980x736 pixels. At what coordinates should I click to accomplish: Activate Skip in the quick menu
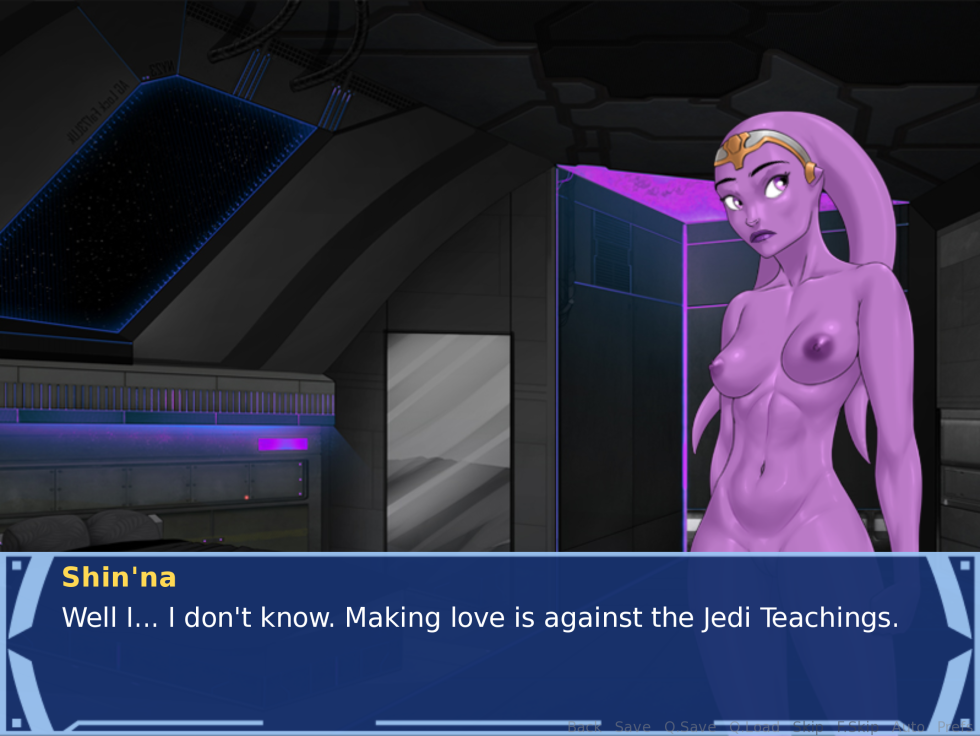click(x=807, y=727)
